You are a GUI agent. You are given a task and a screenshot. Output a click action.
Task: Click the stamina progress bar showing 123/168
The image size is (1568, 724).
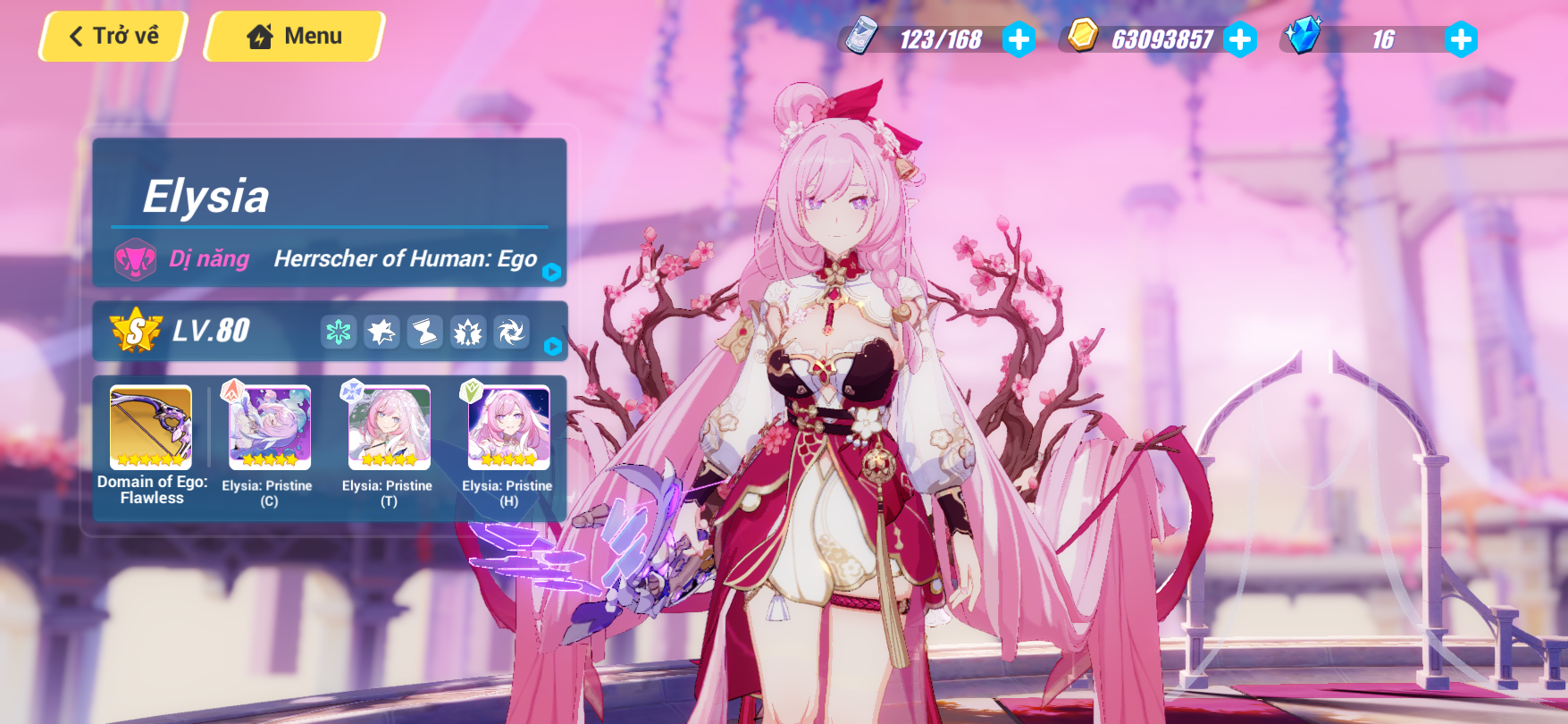point(936,38)
